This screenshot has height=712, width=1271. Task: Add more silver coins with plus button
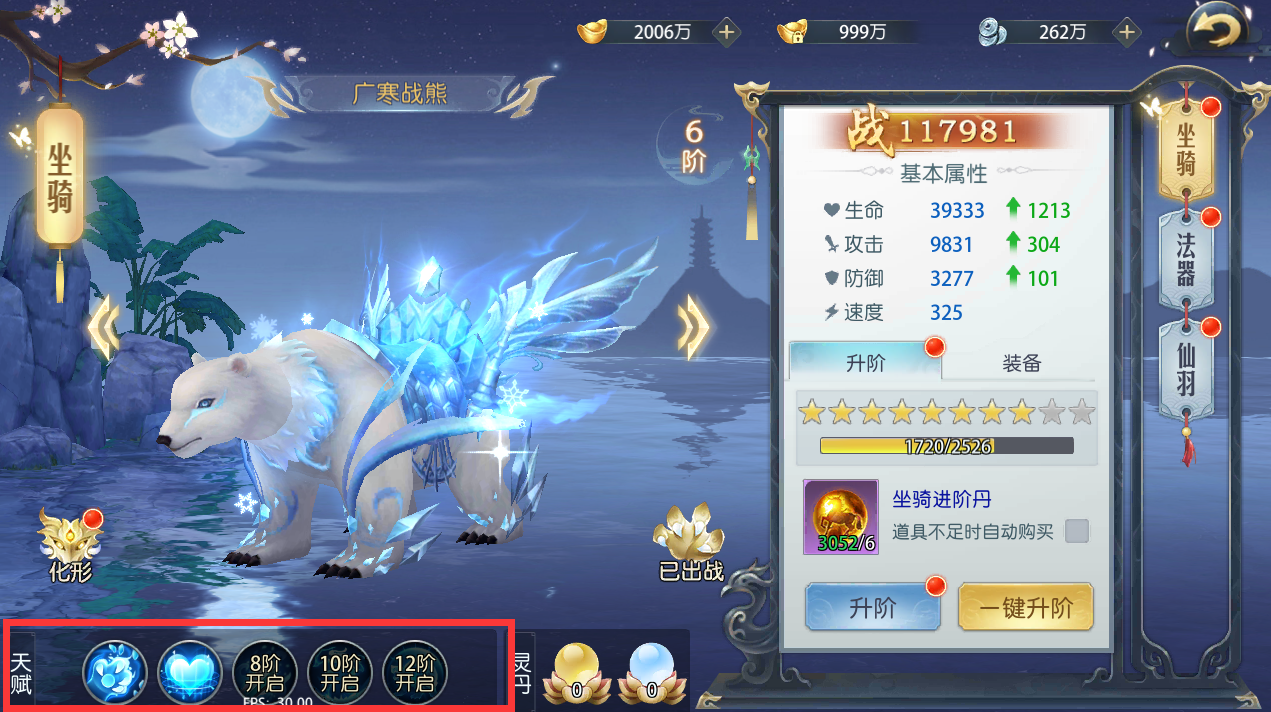pyautogui.click(x=1127, y=32)
